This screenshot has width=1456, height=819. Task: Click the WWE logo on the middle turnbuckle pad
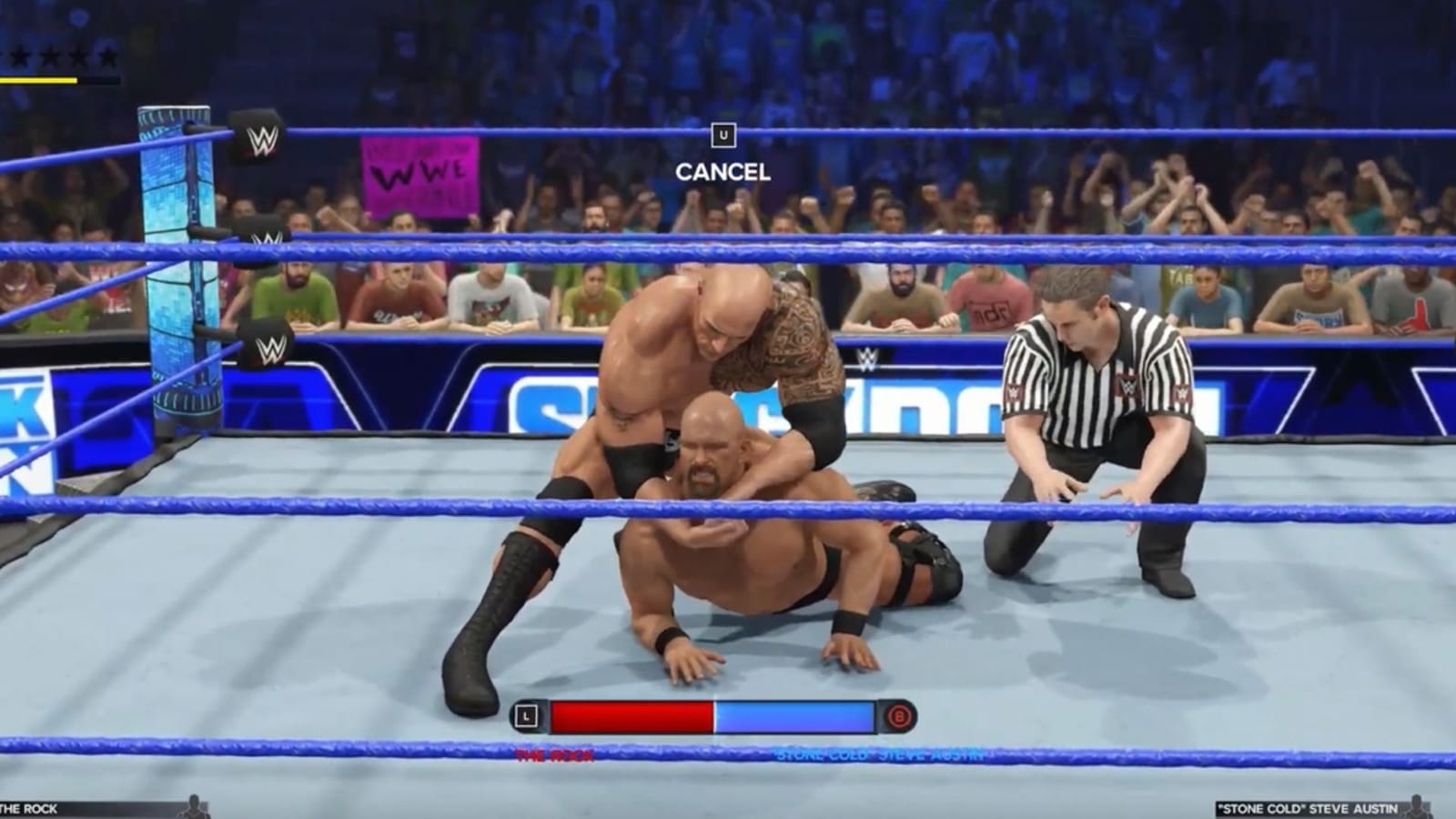point(266,237)
